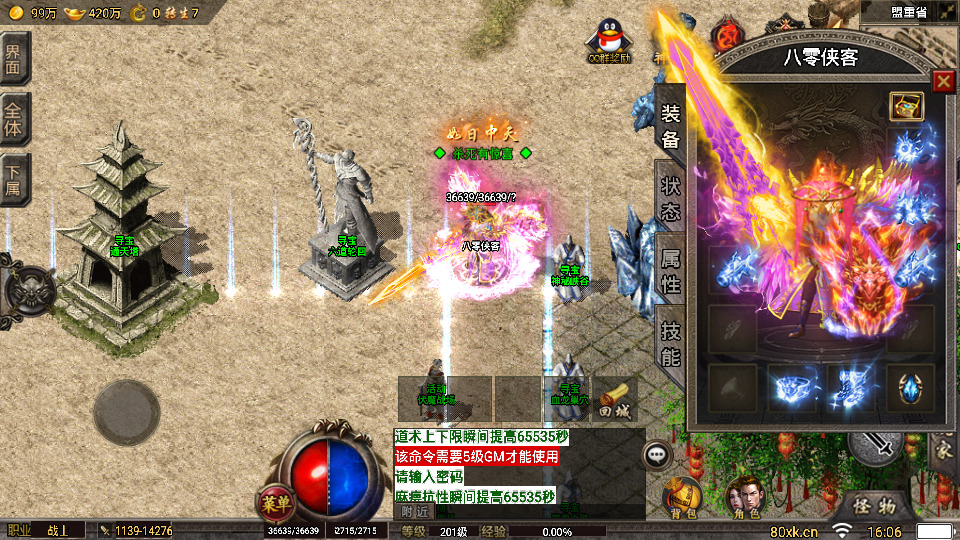
Task: Select the 技能 skills tab
Action: pos(670,343)
